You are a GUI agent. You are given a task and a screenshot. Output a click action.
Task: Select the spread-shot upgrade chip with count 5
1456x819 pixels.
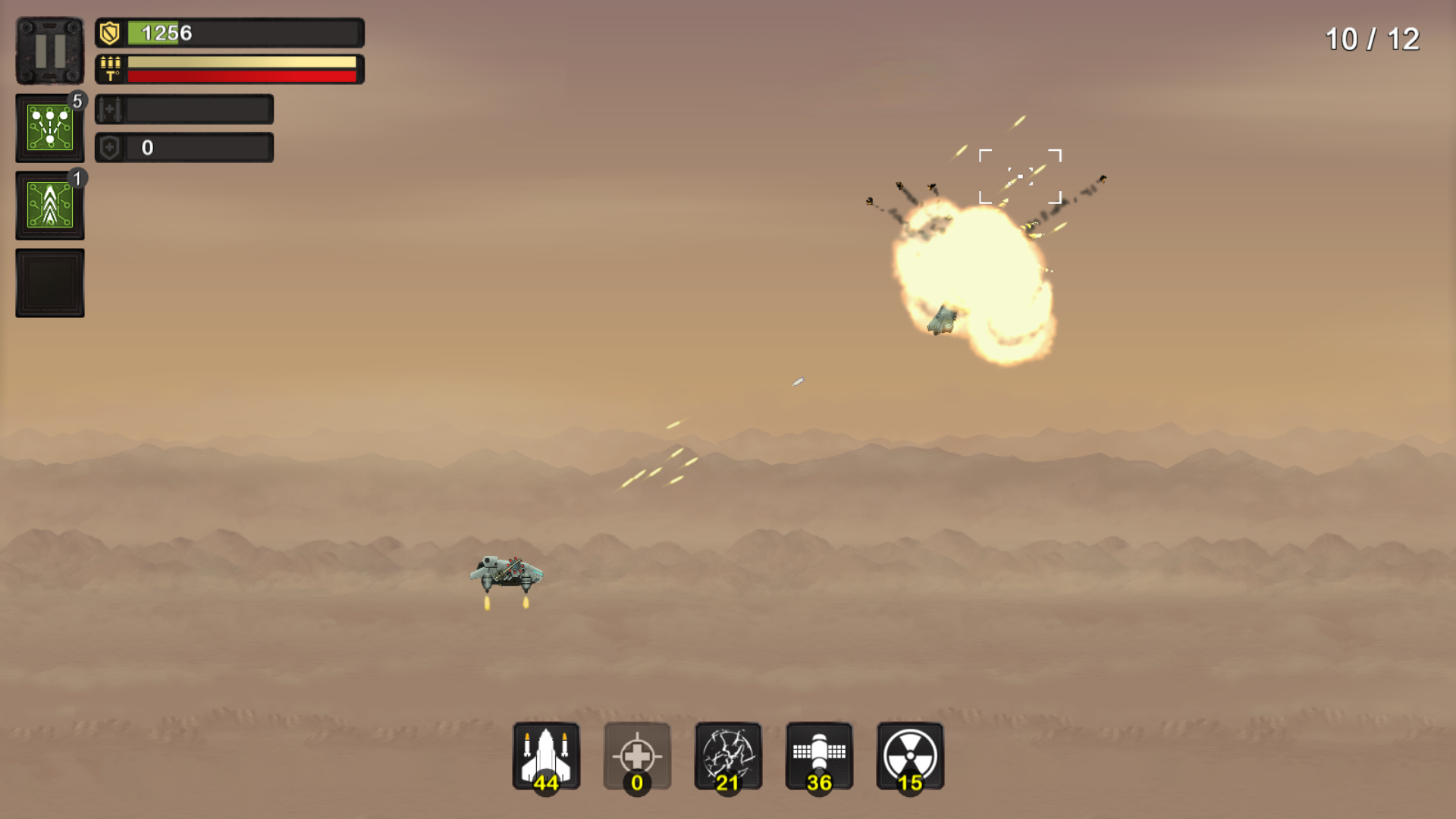pyautogui.click(x=49, y=127)
